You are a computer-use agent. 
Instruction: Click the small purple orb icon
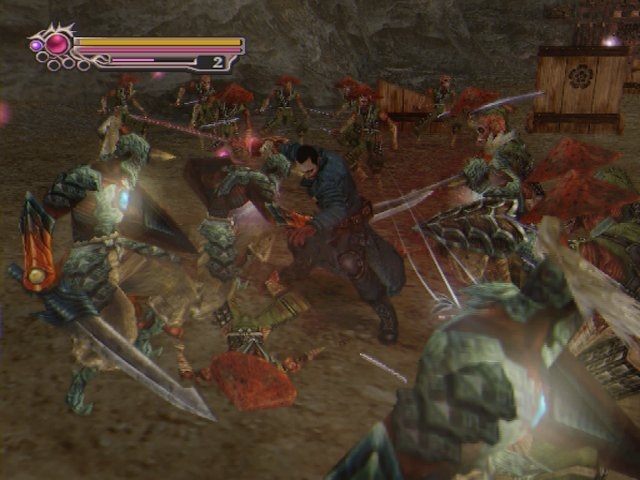[x=37, y=45]
